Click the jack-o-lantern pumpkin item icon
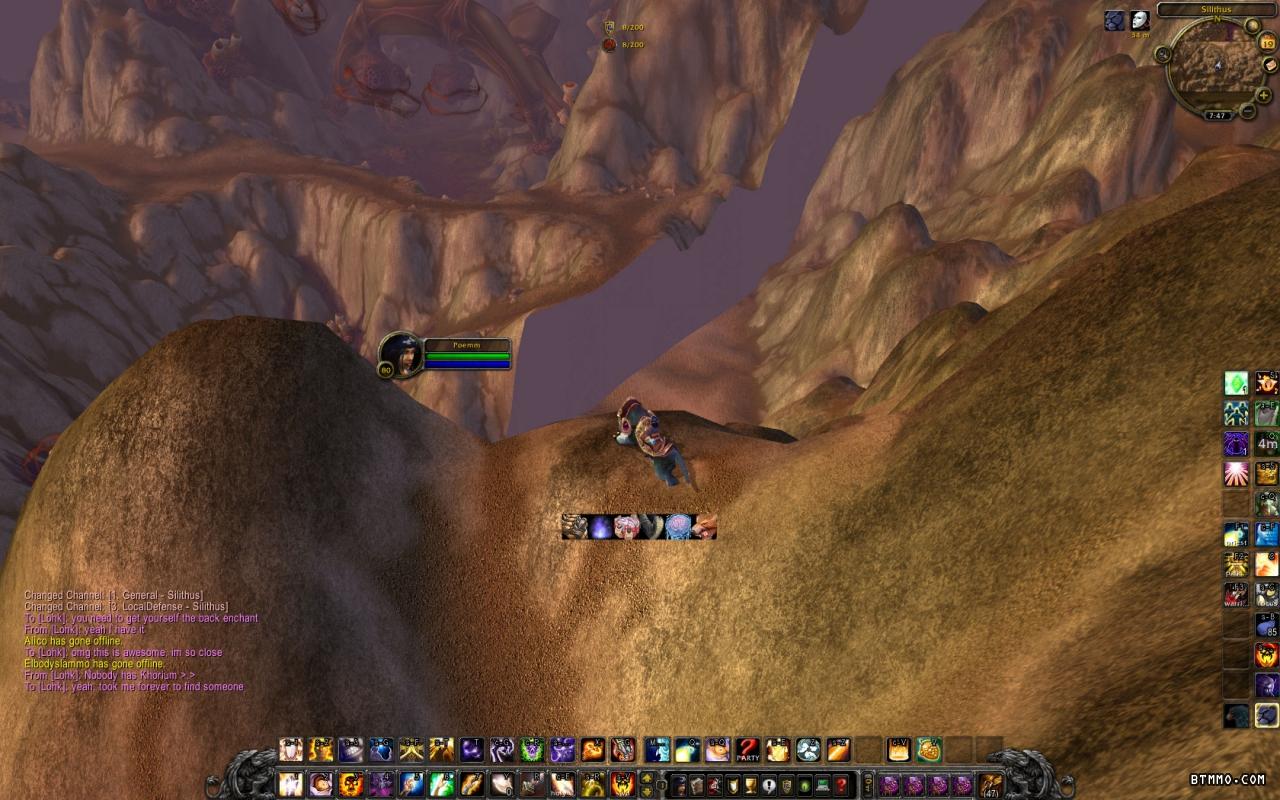Screen dimensions: 1280x800 pos(928,749)
